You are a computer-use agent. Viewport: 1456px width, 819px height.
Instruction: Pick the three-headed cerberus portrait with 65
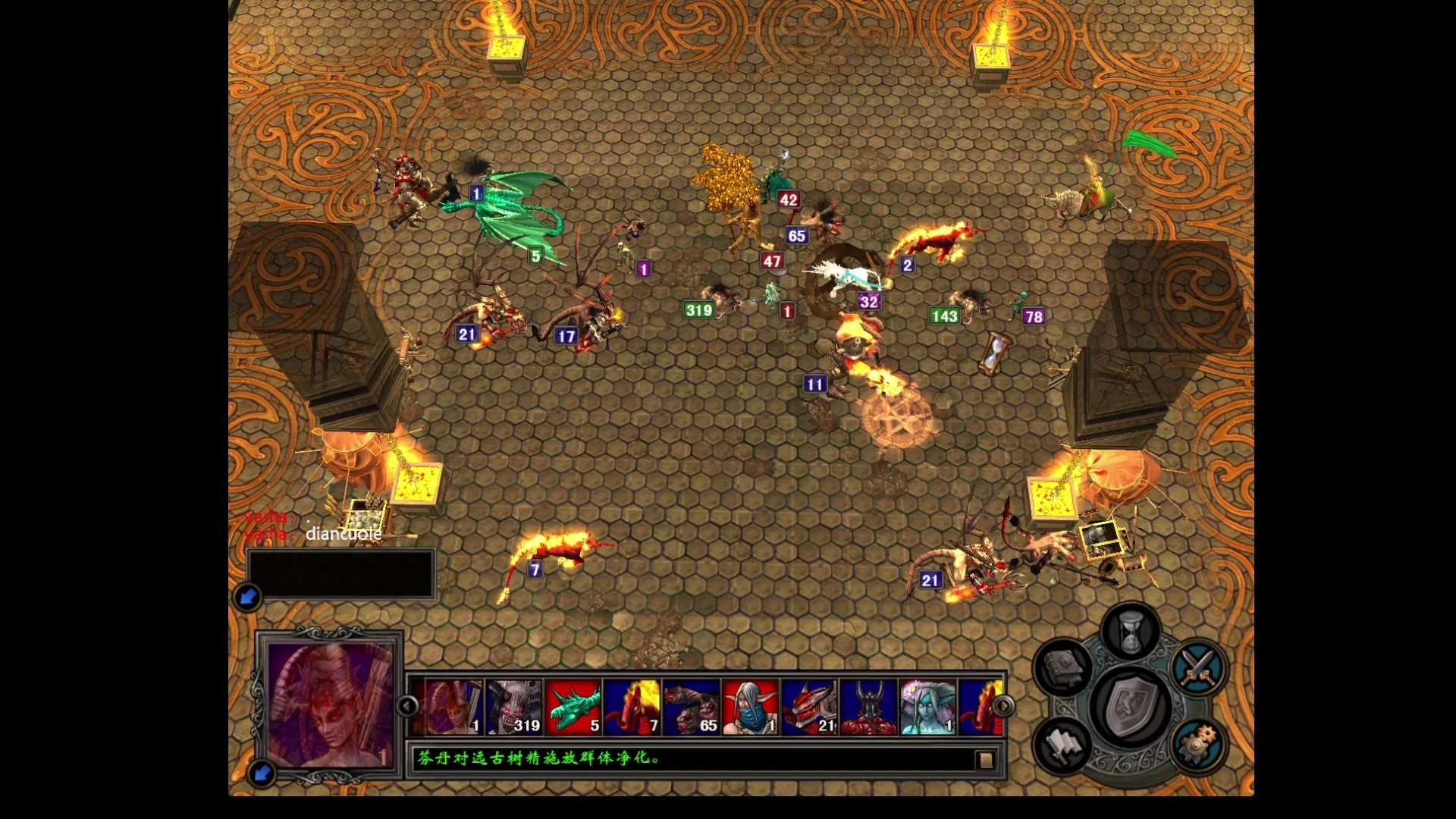tap(692, 707)
